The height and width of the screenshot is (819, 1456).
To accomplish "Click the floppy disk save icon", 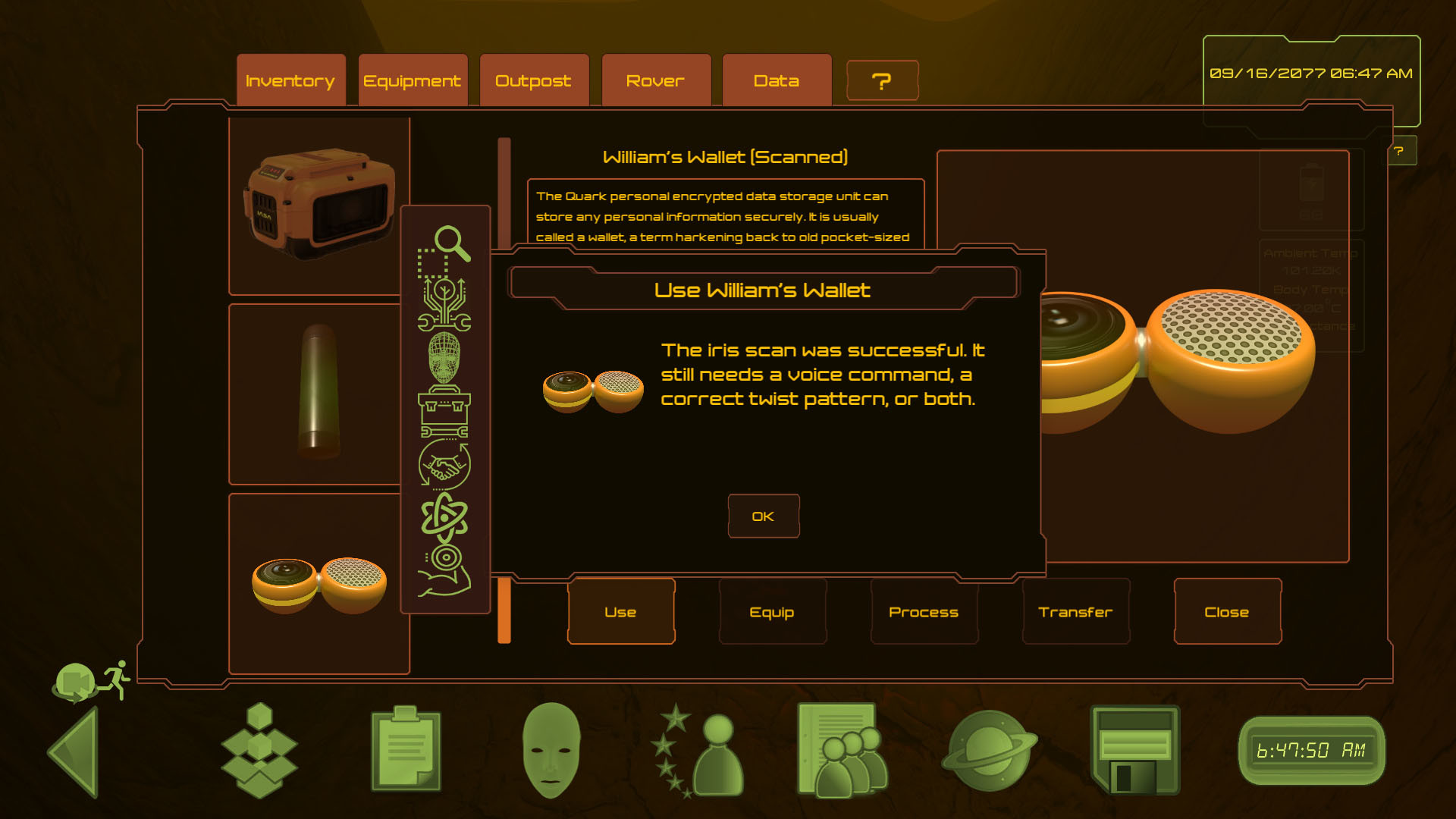I will click(1134, 749).
